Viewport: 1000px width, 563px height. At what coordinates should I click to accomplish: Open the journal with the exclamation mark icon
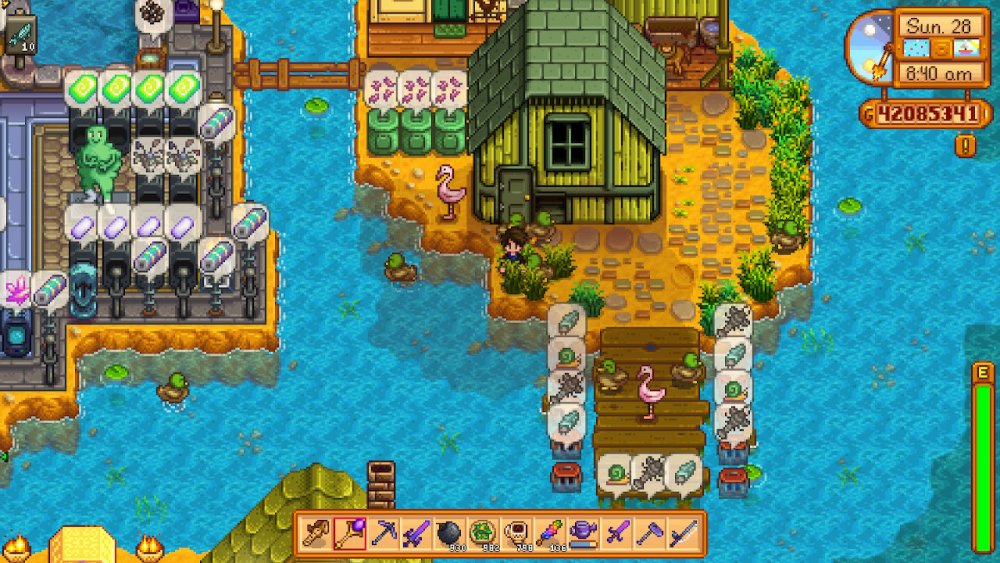click(965, 146)
